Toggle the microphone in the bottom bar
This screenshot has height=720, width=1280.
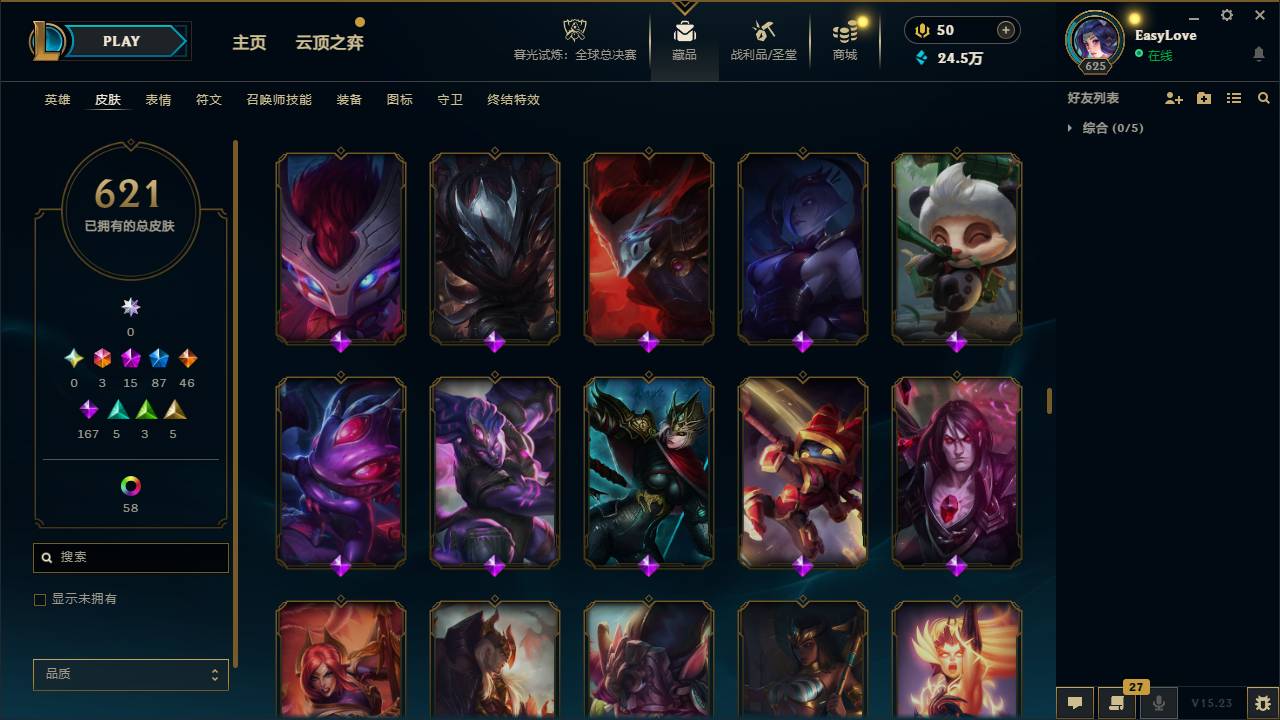1160,703
